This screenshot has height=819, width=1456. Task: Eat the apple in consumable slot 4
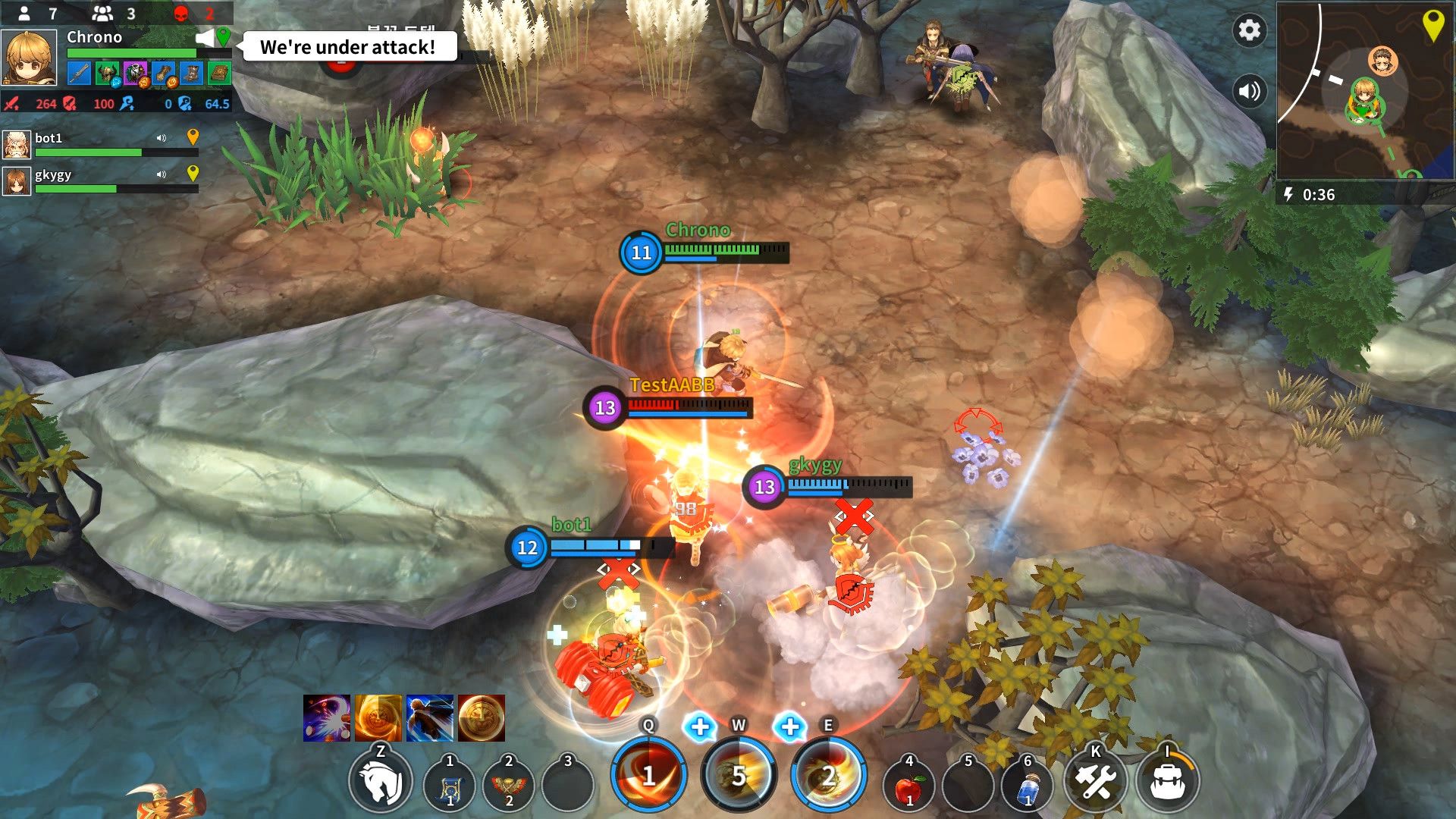point(910,783)
